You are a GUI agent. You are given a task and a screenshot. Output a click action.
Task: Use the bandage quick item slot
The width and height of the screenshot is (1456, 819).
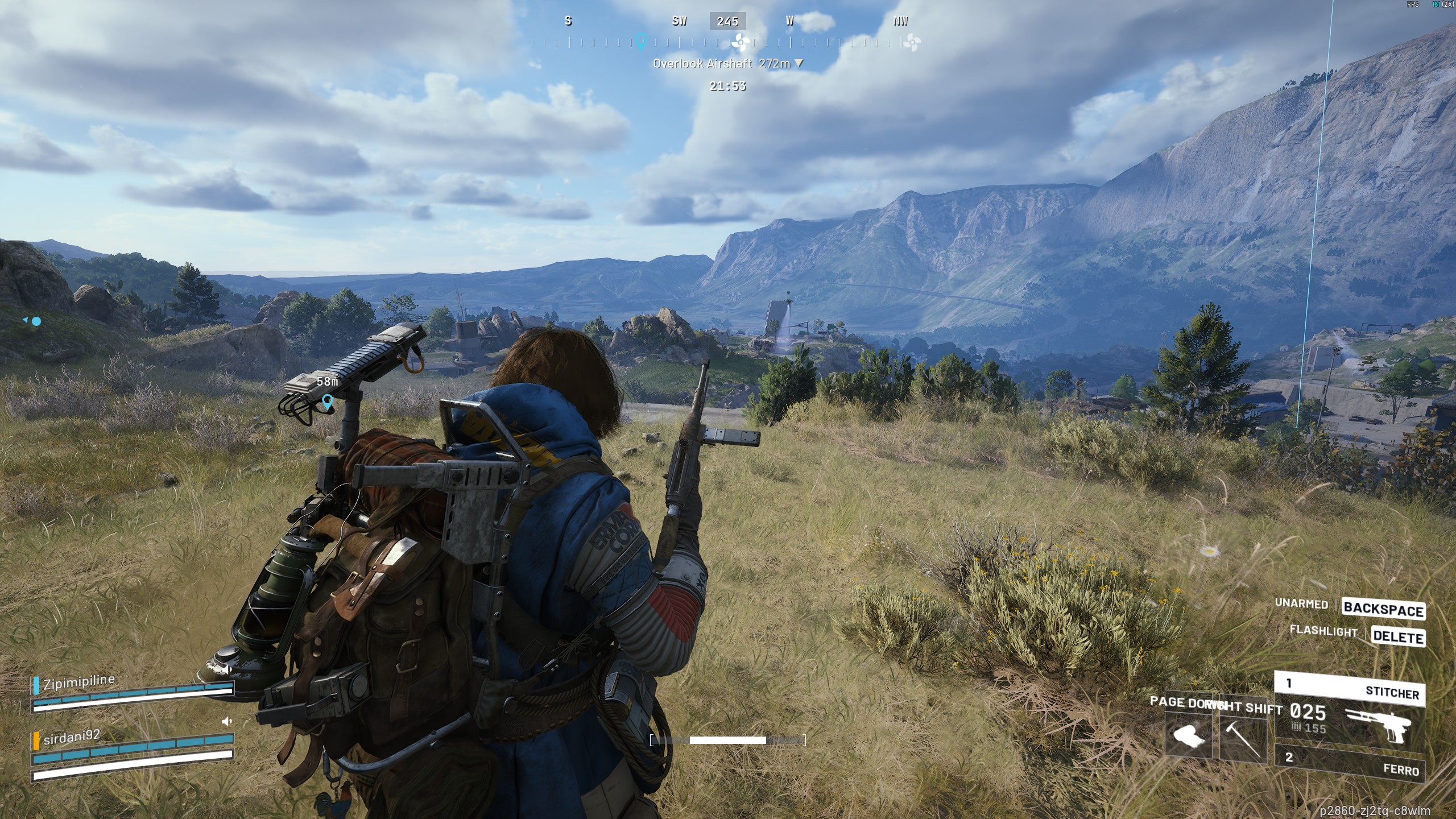(x=1188, y=736)
